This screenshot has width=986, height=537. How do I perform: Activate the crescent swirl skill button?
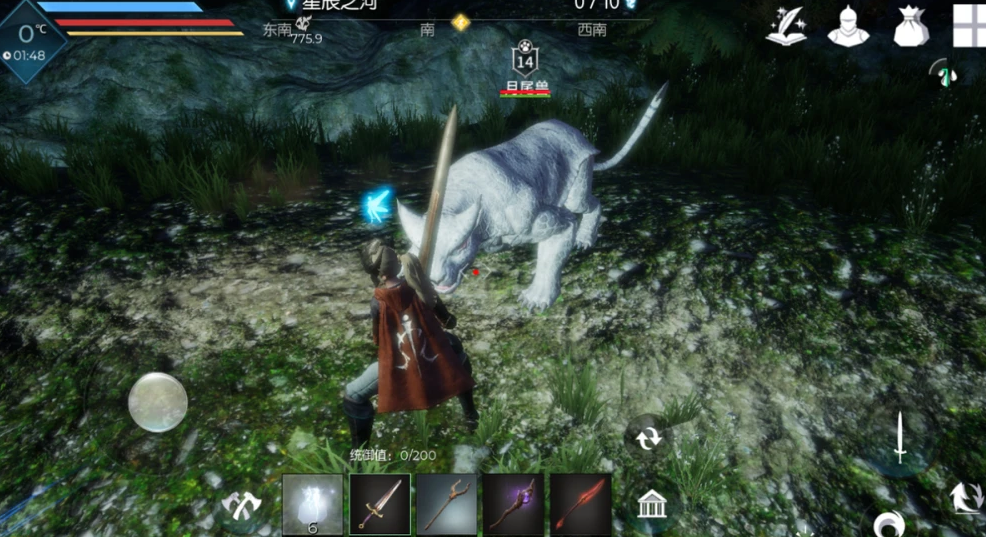click(x=889, y=523)
